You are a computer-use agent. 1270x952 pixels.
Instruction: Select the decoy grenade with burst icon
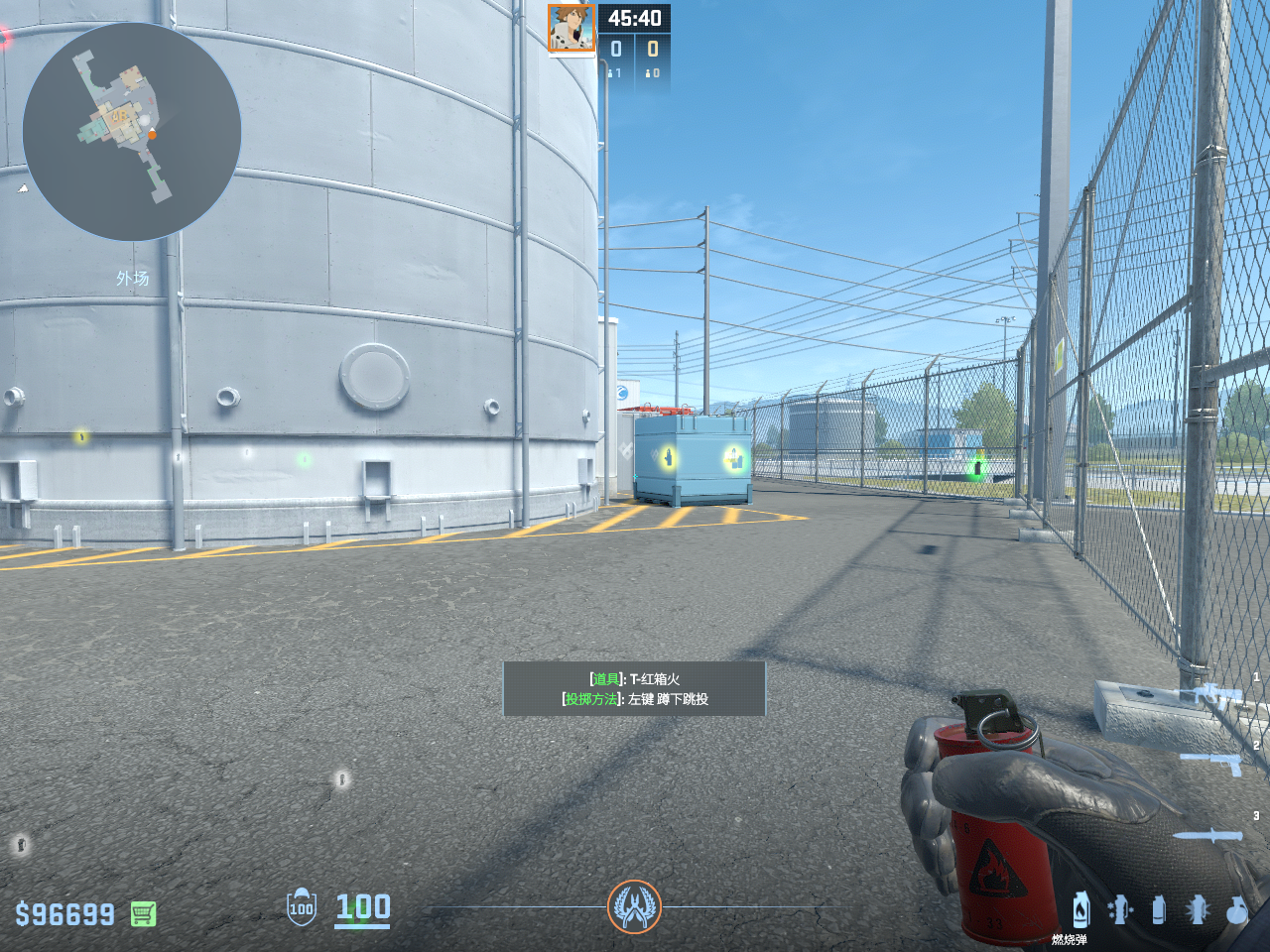click(x=1198, y=909)
